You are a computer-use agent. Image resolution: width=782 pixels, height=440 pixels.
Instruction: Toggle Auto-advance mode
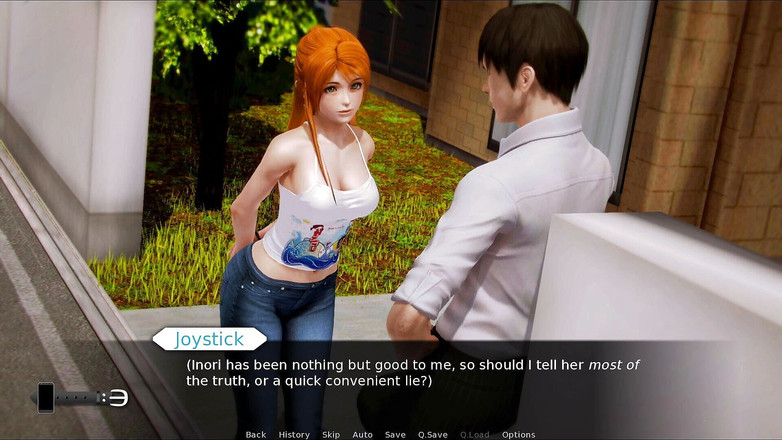(362, 435)
